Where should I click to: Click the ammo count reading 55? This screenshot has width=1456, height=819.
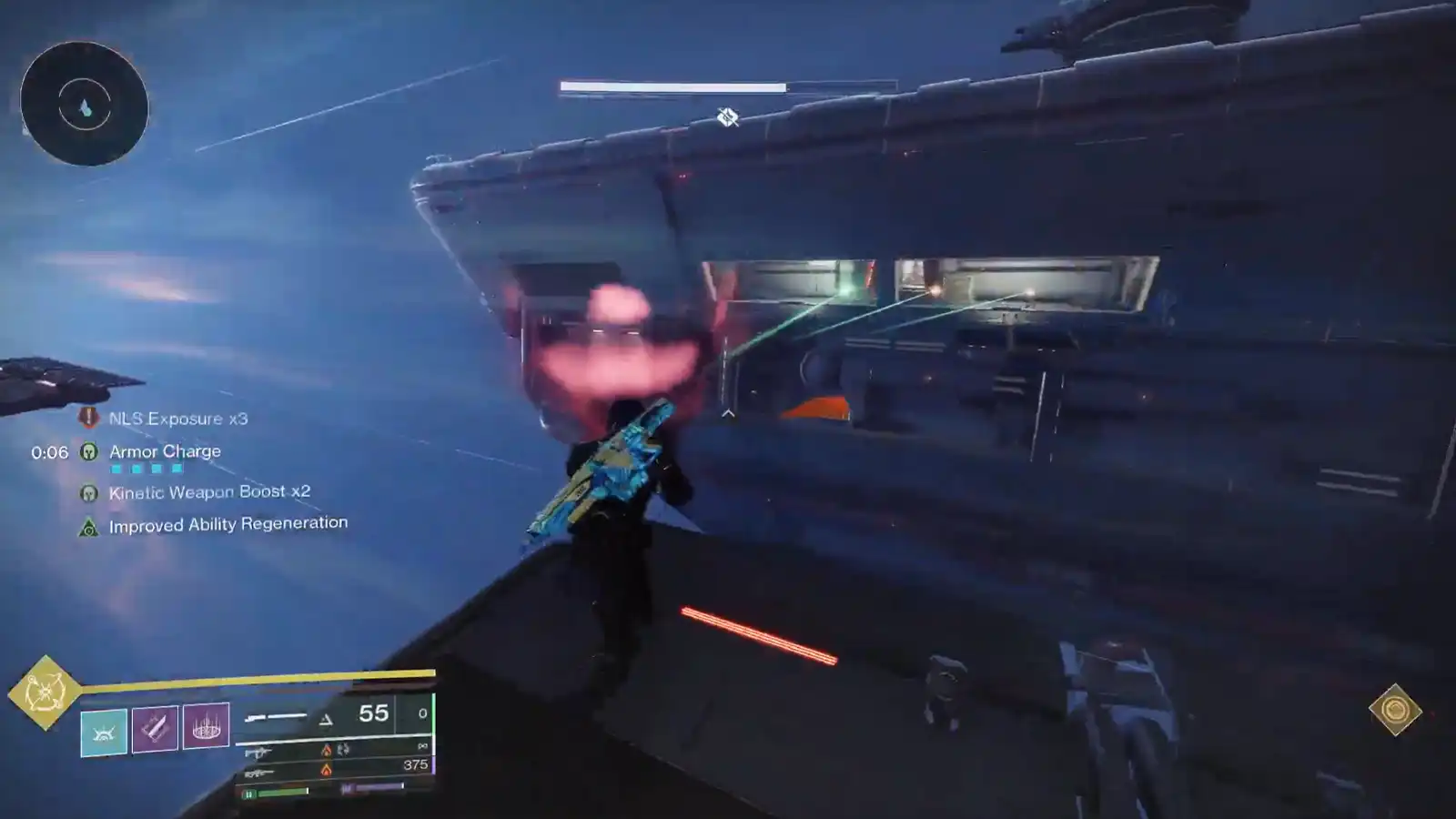373,713
